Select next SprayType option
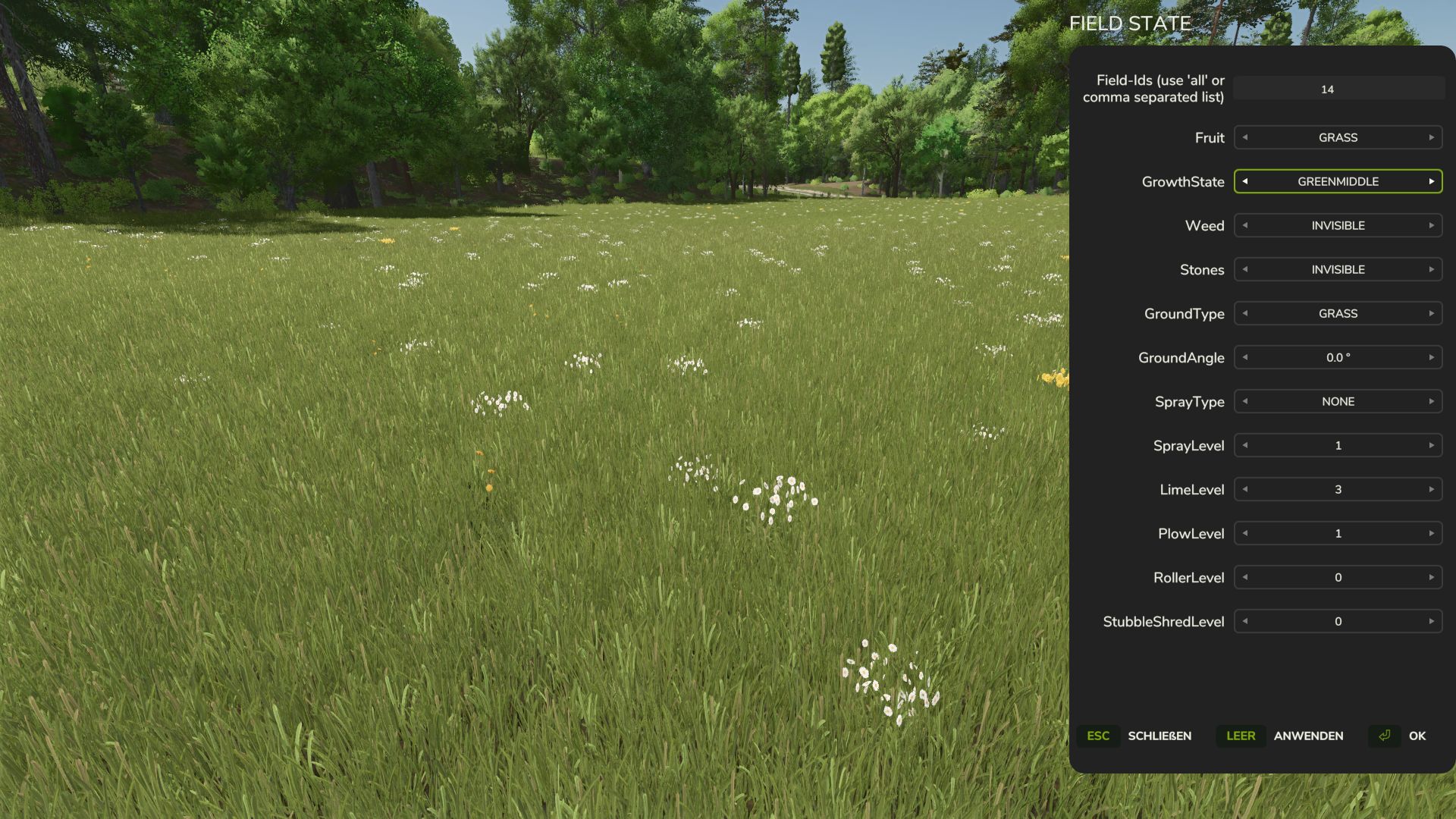The image size is (1456, 819). click(1431, 401)
